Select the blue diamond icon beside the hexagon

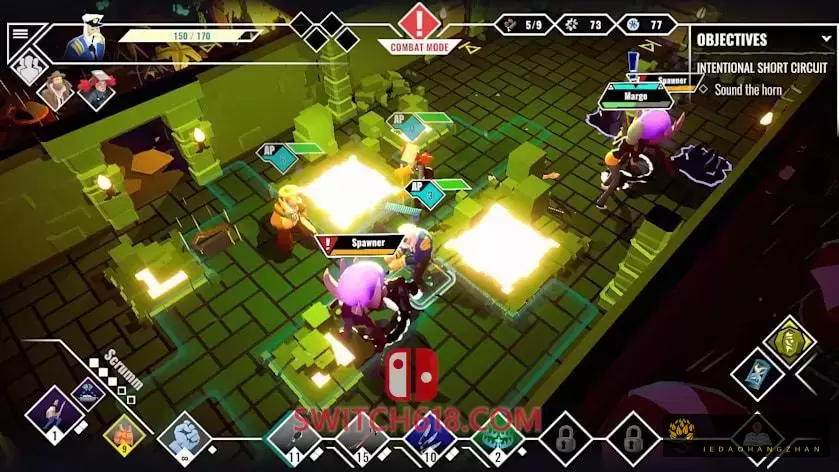click(x=757, y=373)
